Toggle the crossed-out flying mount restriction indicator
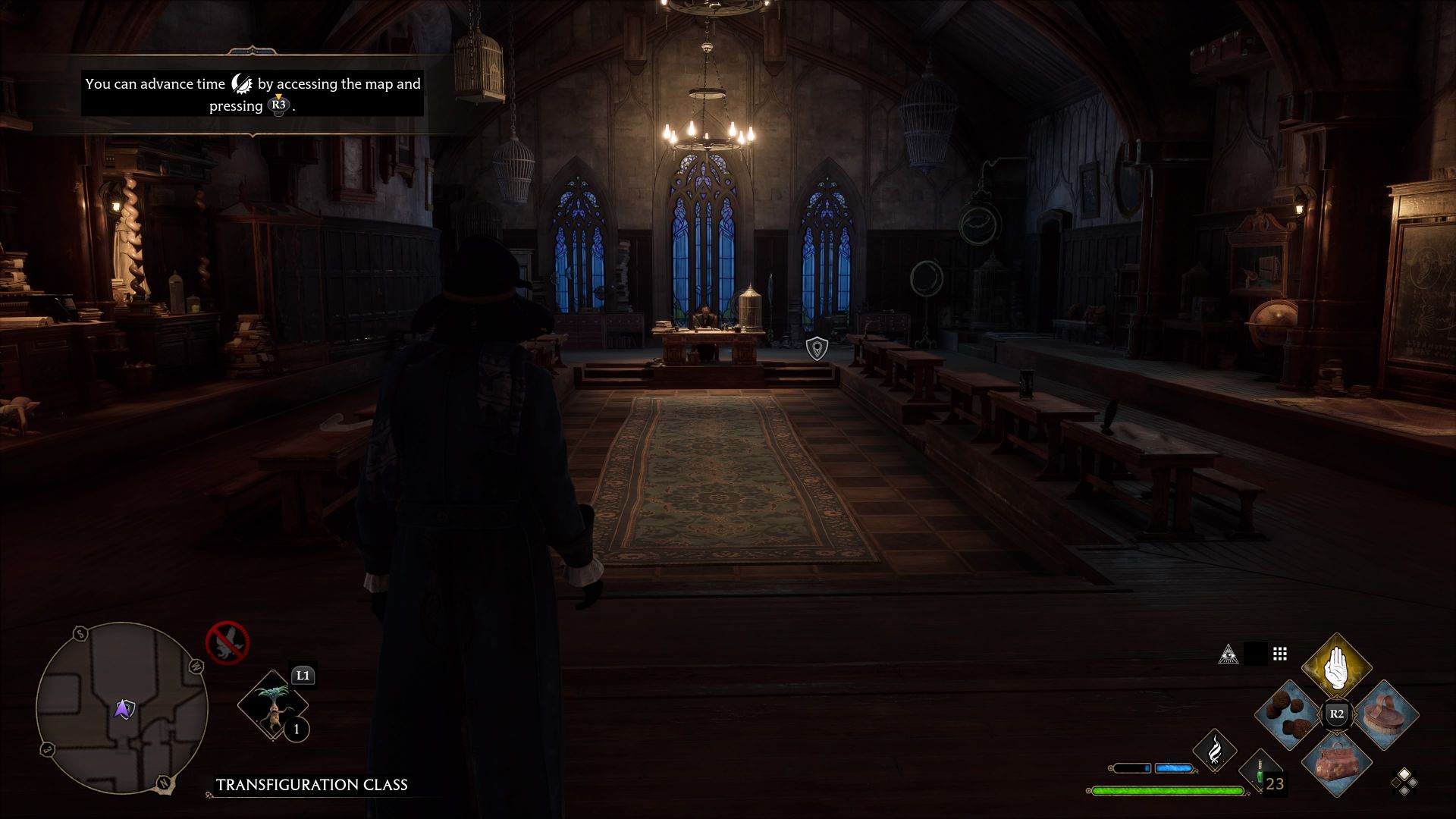 click(x=227, y=642)
